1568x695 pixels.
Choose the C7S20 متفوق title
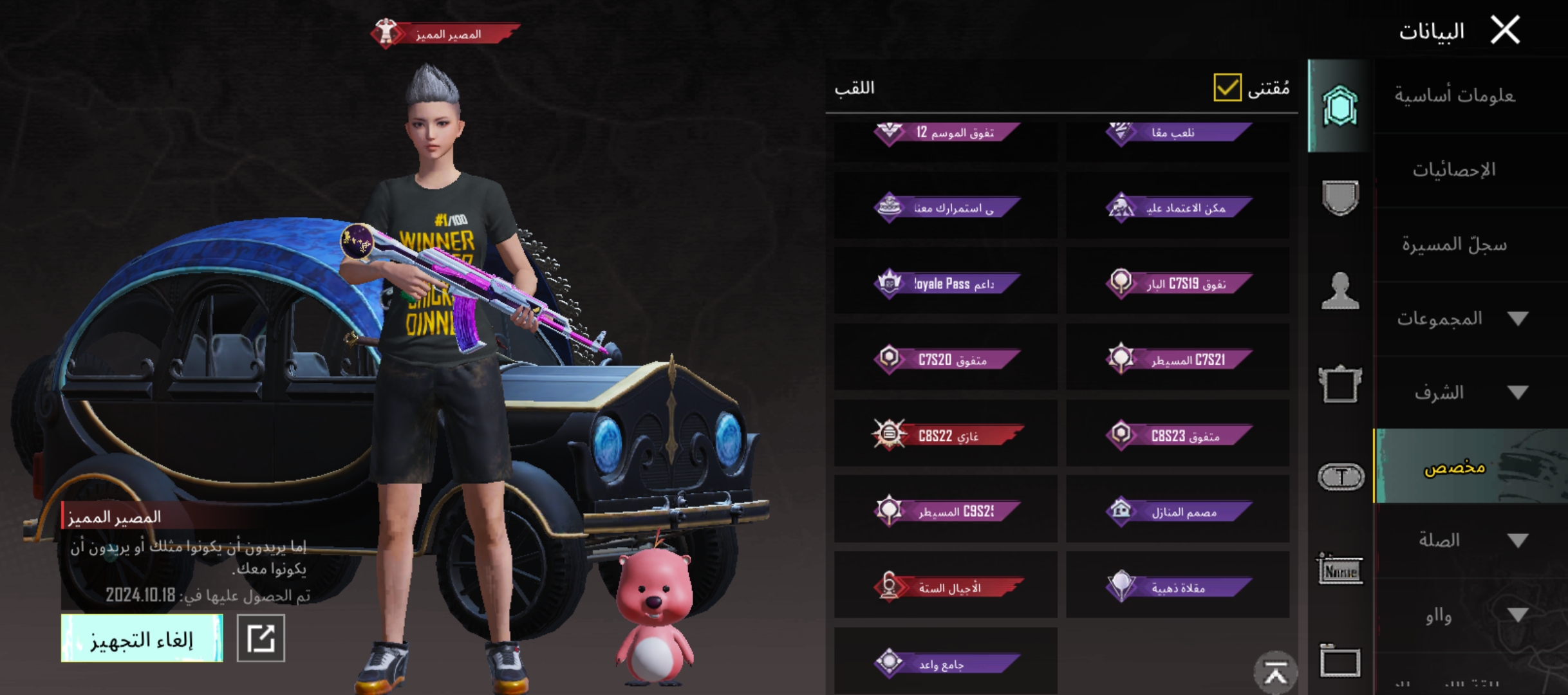pos(946,359)
